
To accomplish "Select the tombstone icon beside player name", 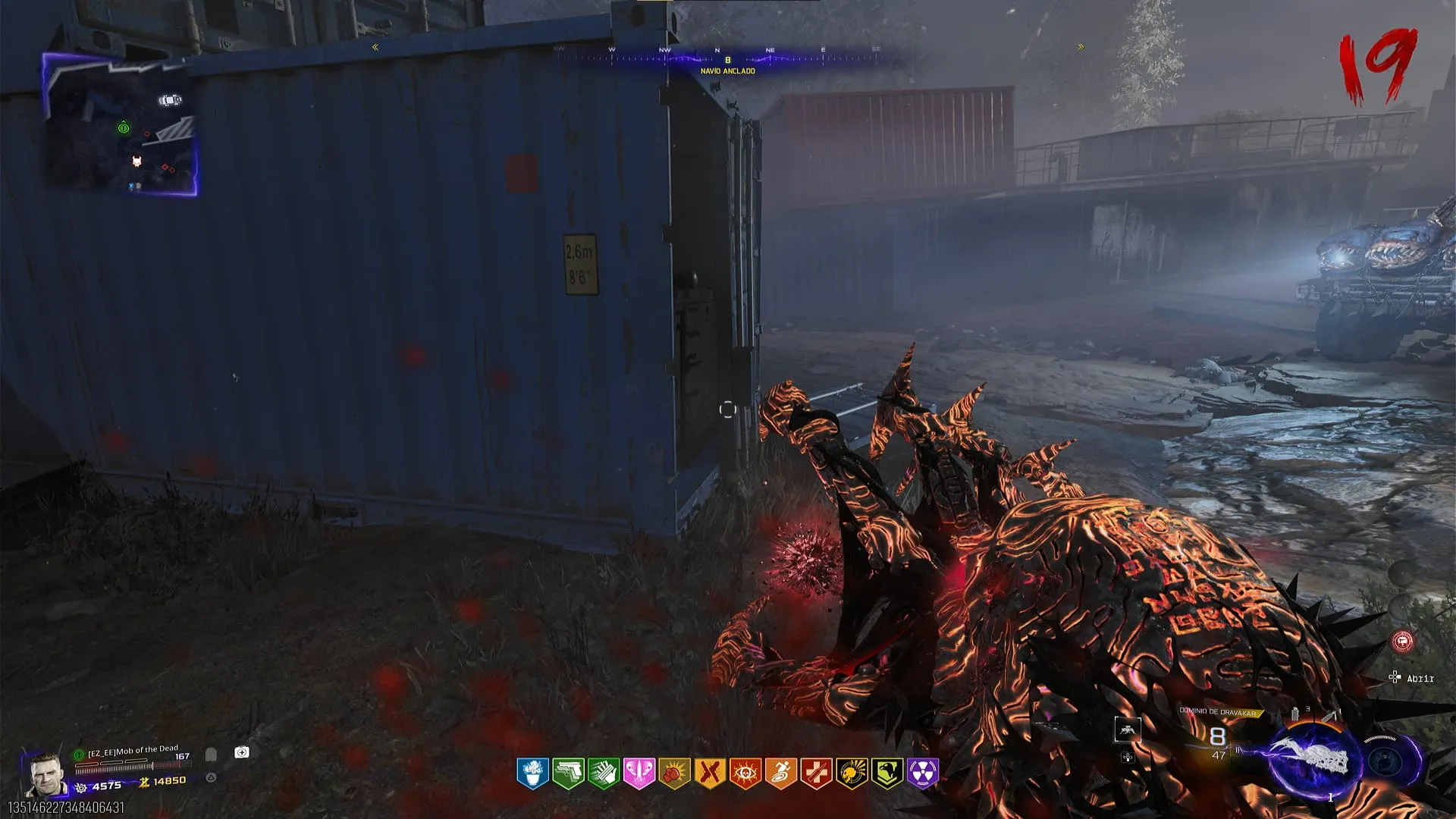I will (x=211, y=755).
